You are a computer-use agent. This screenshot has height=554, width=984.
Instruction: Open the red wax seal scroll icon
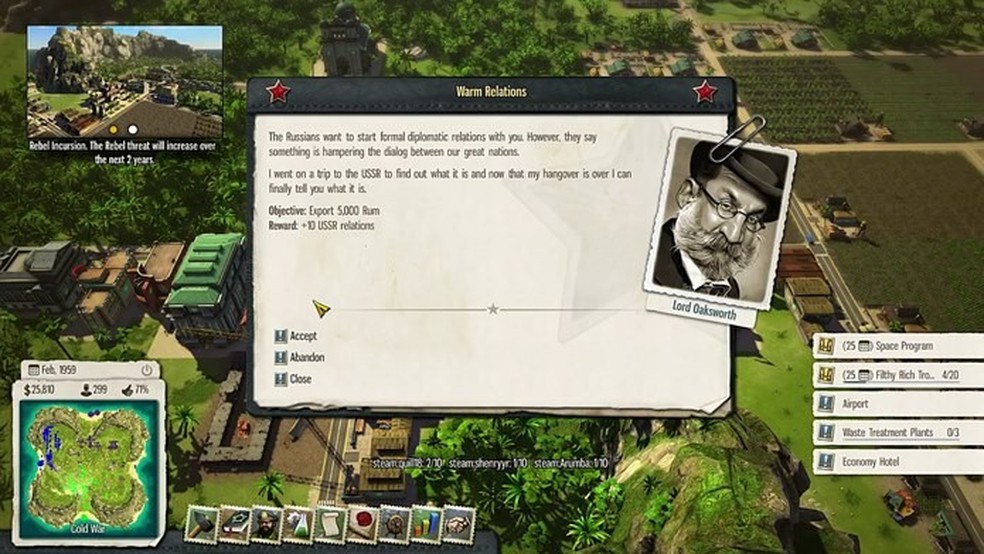coord(363,523)
